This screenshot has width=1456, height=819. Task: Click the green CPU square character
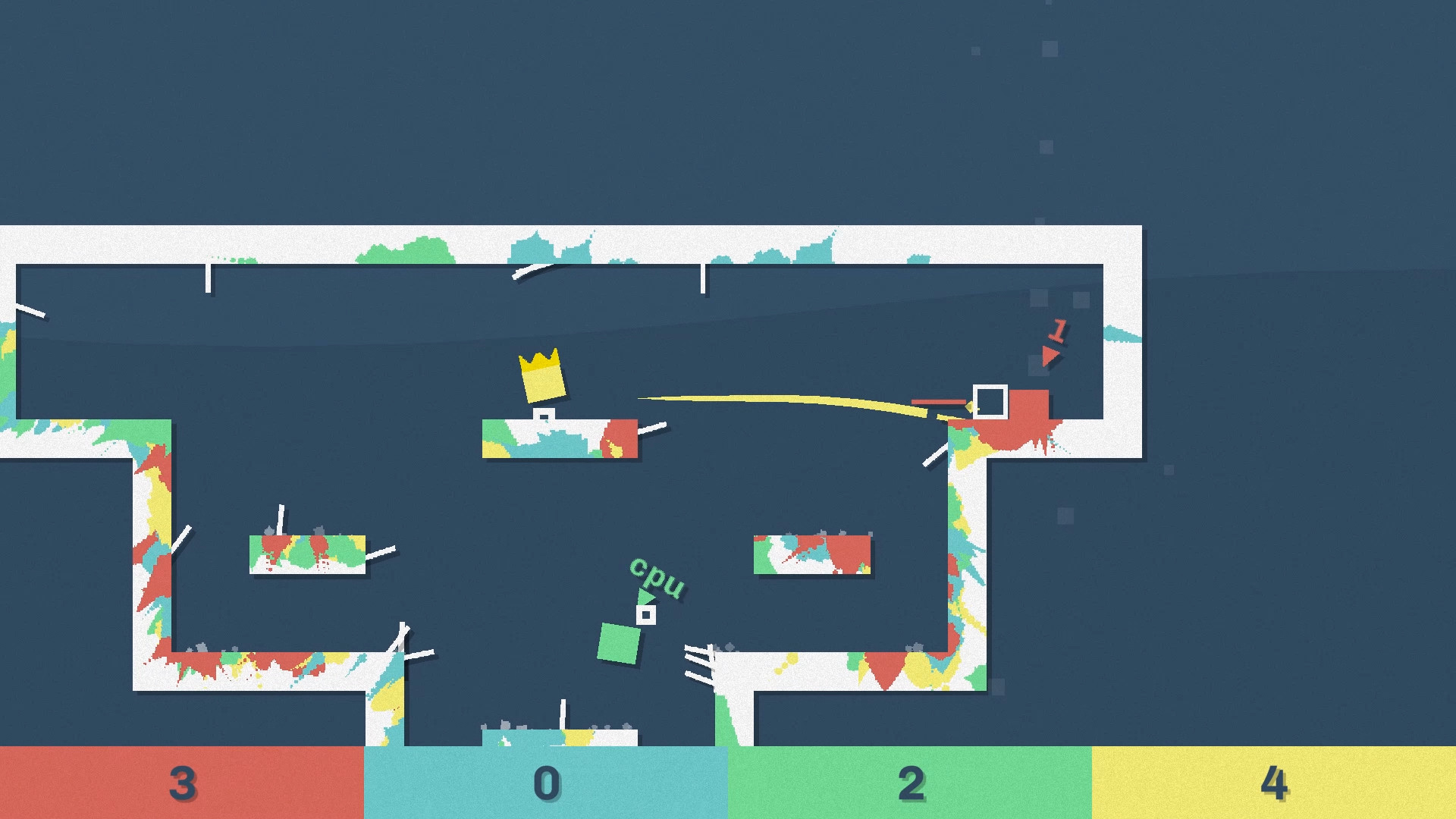619,645
